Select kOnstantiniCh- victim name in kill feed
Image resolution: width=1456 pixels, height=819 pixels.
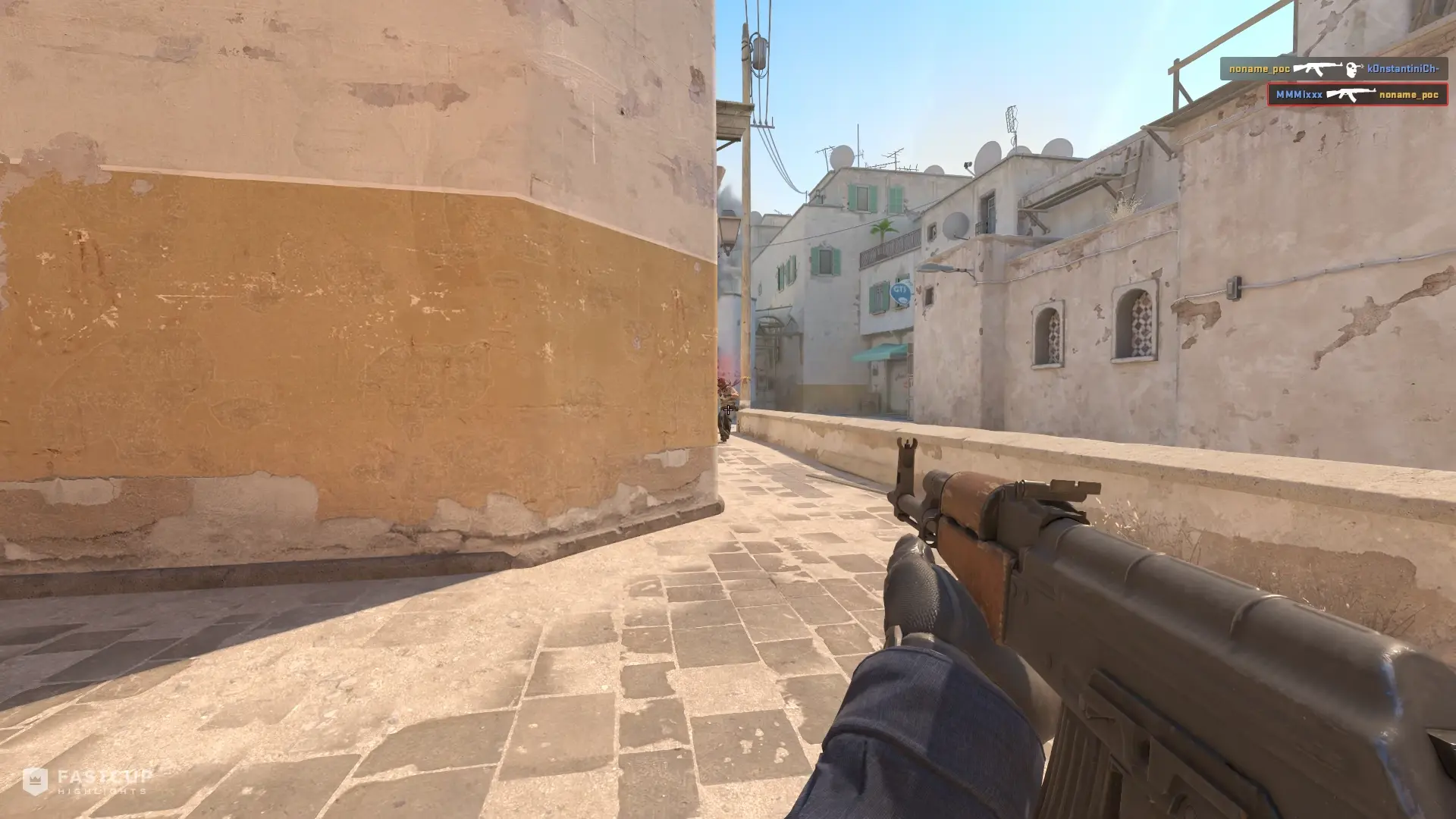click(1404, 69)
